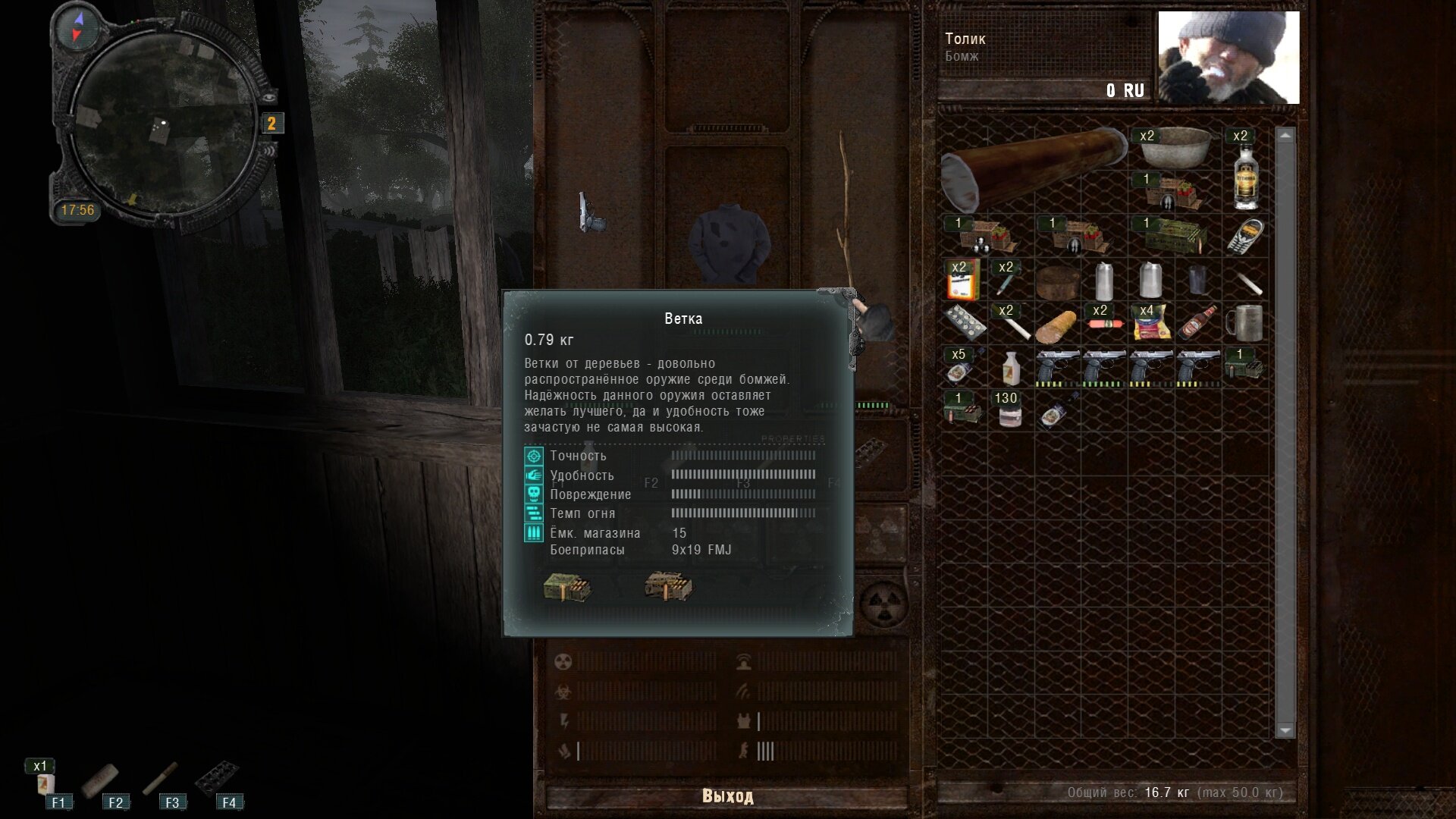Click the inventory scrollbar down arrow
This screenshot has height=819, width=1456.
(x=1285, y=730)
